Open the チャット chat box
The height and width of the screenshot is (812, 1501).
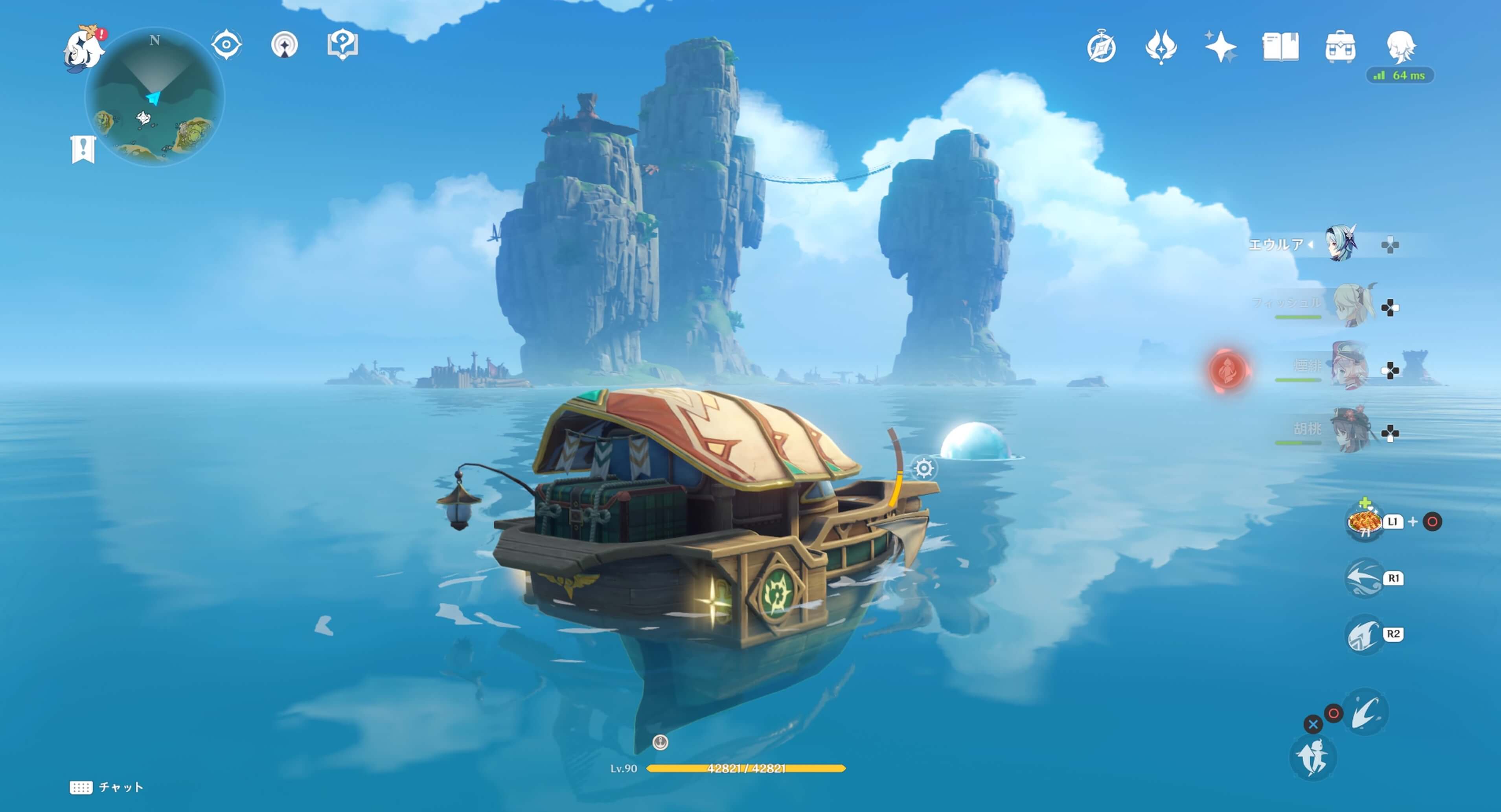click(x=107, y=788)
